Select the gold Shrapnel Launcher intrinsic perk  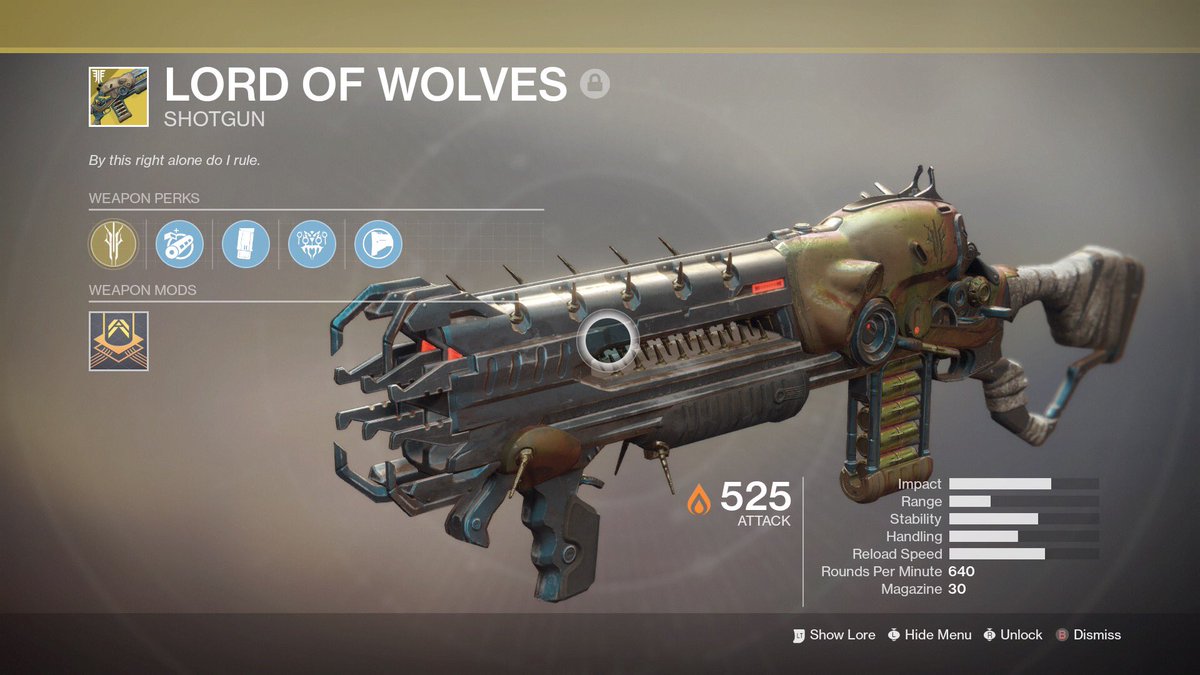coord(113,244)
